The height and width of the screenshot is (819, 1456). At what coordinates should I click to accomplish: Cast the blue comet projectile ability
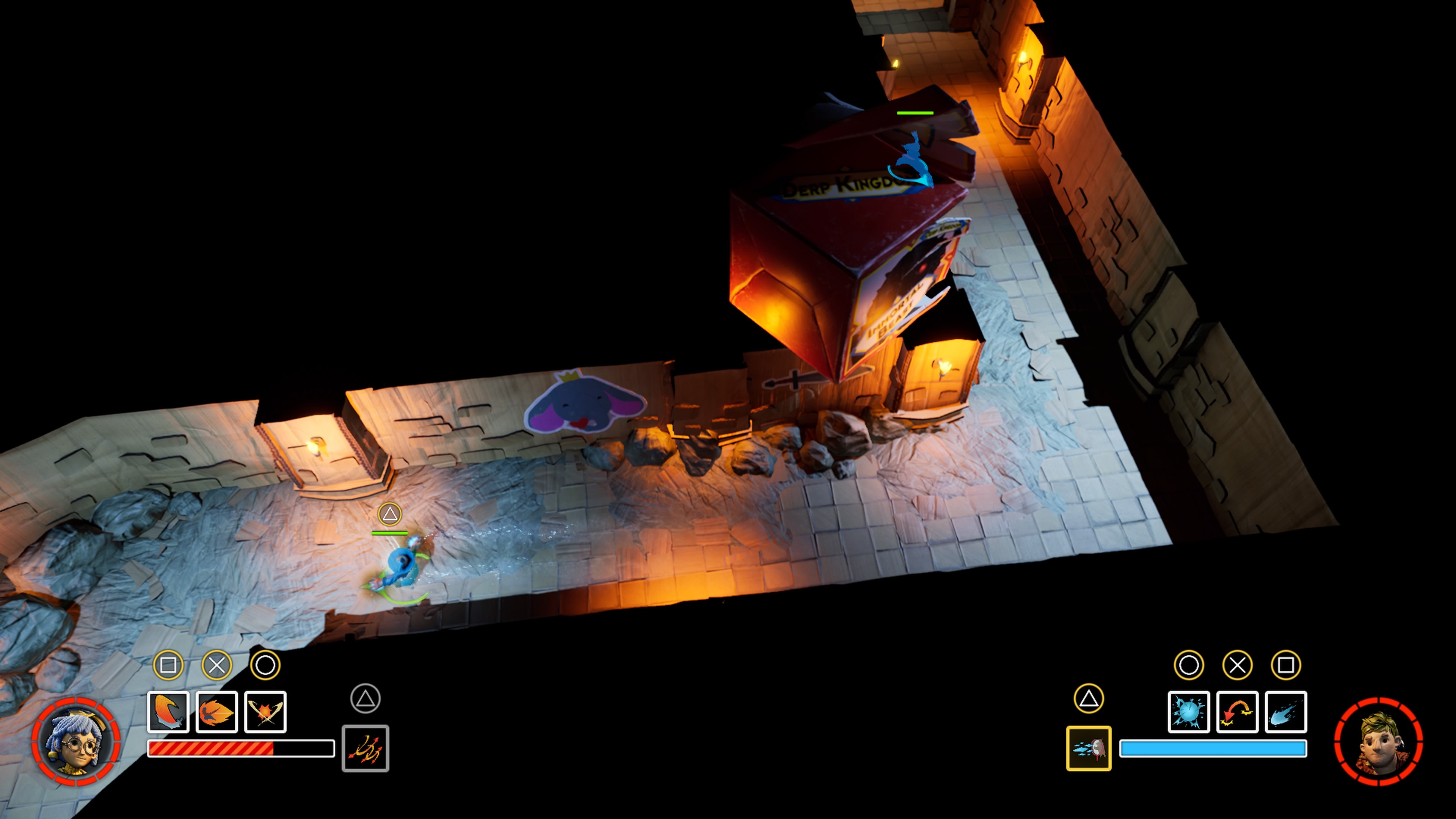tap(1286, 712)
